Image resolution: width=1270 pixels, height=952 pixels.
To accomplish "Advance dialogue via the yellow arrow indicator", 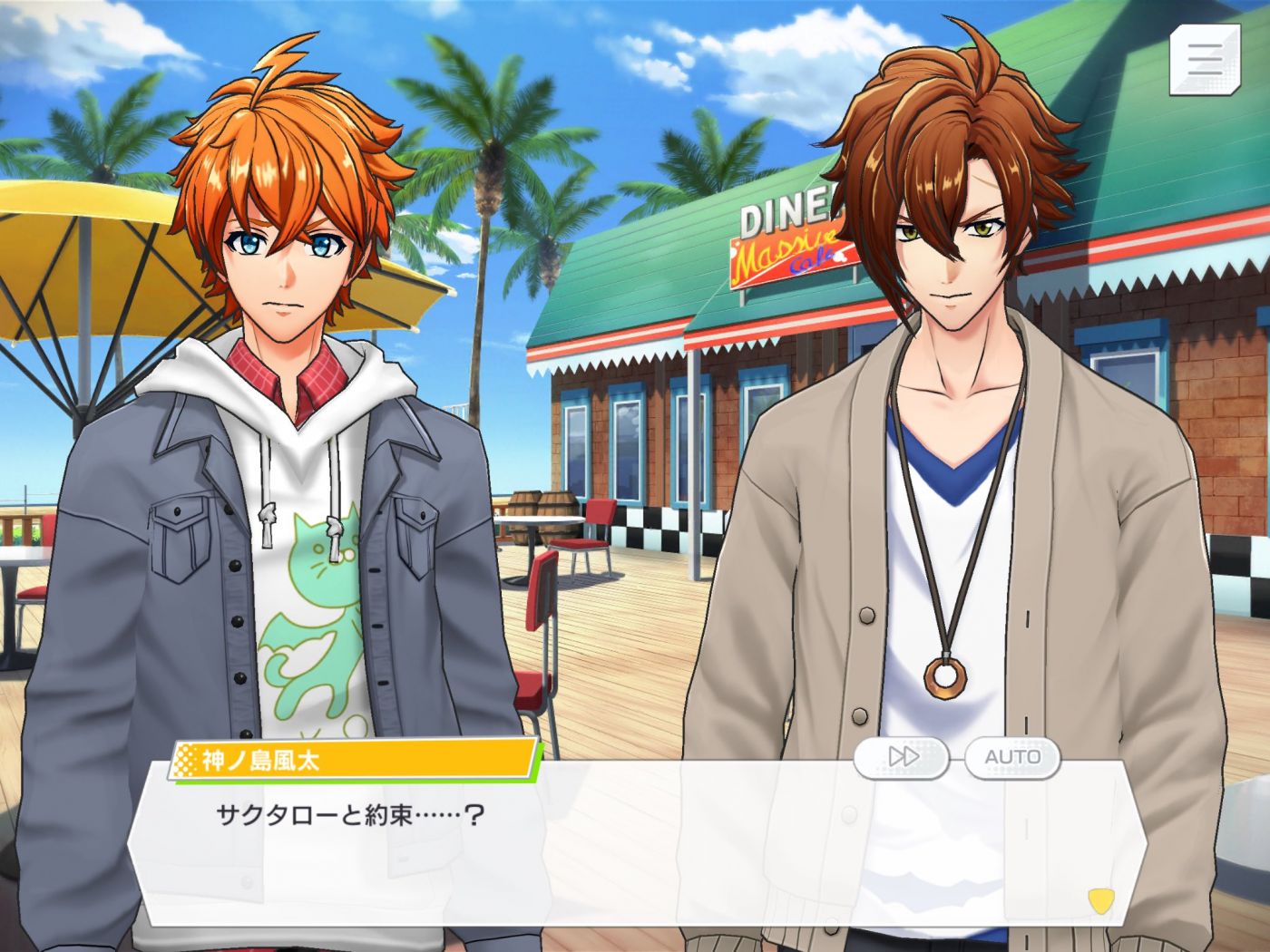I will coord(1100,900).
